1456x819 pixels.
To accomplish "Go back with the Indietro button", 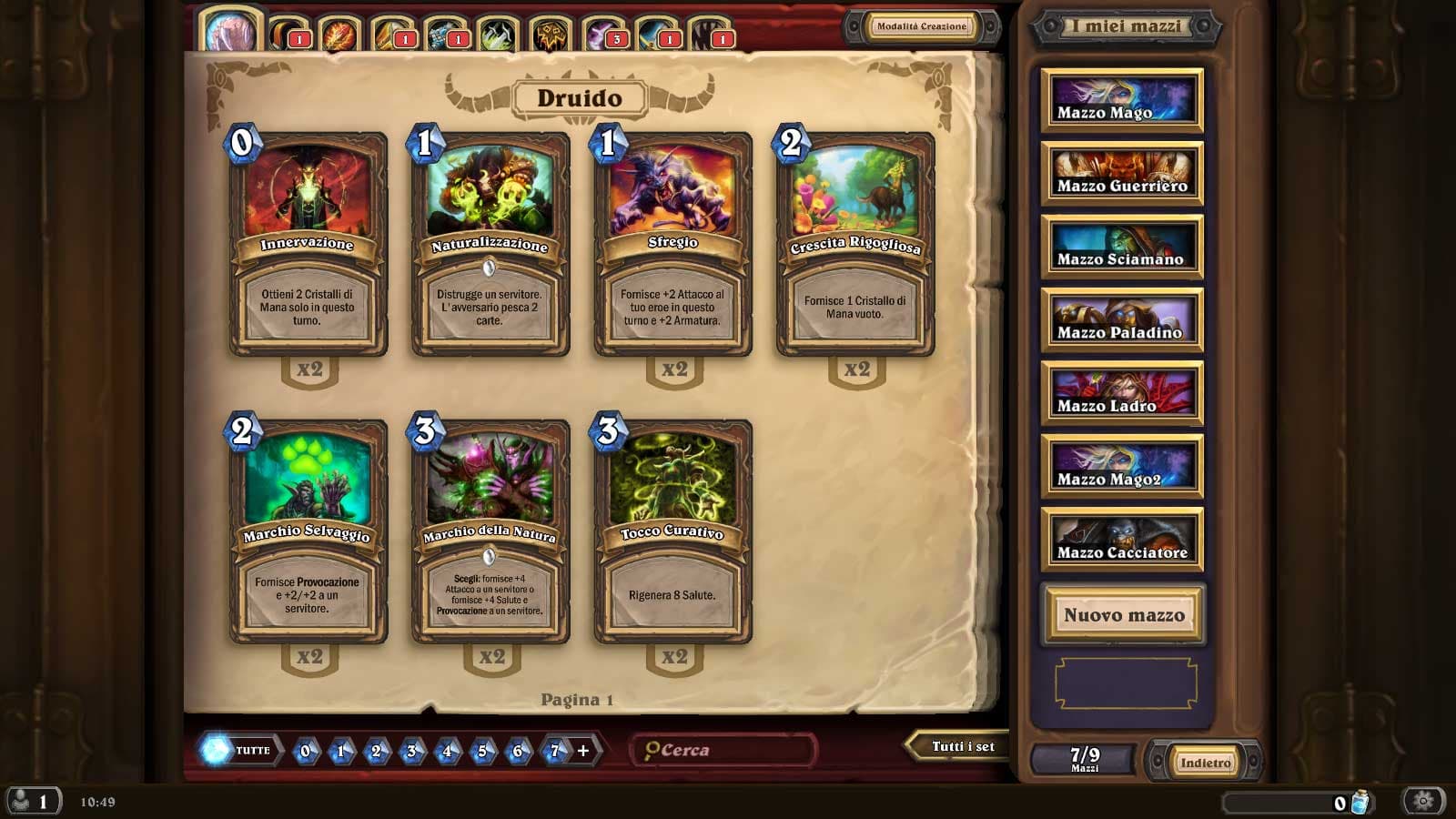I will [1206, 763].
